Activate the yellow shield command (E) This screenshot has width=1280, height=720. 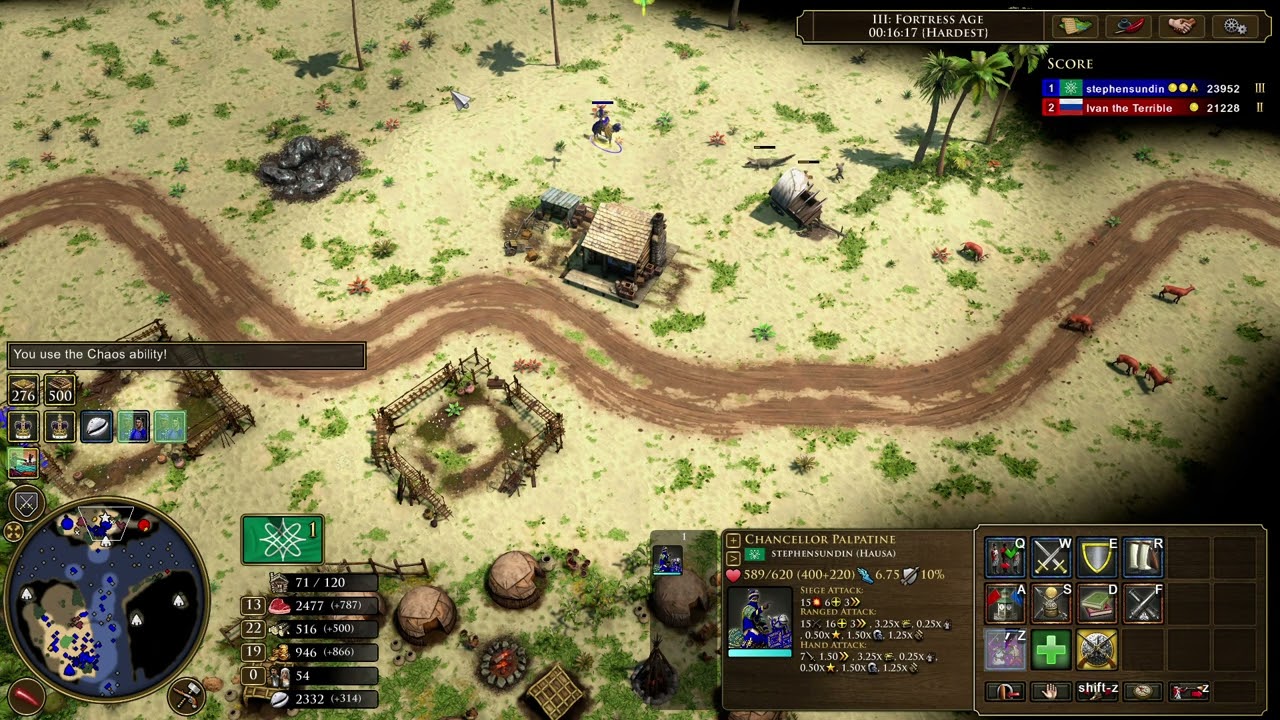coord(1097,557)
